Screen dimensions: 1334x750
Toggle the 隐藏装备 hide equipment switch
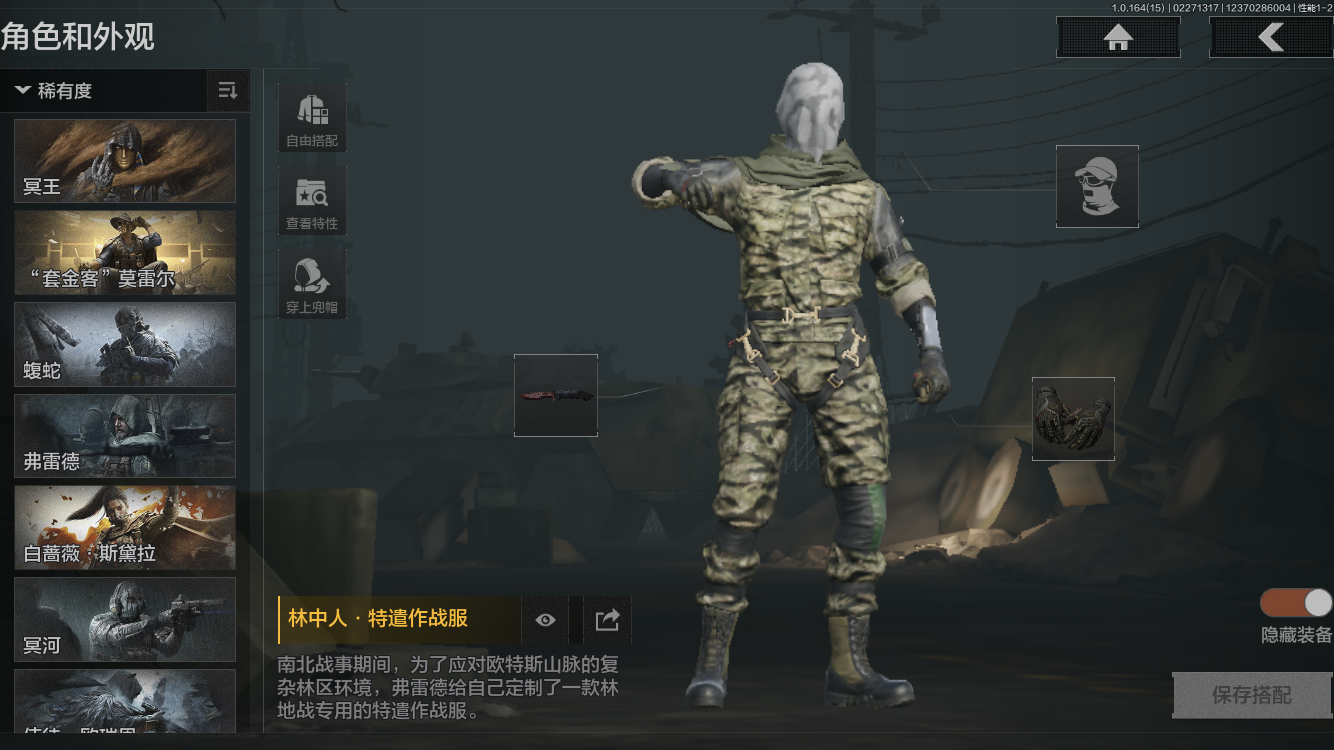1294,604
